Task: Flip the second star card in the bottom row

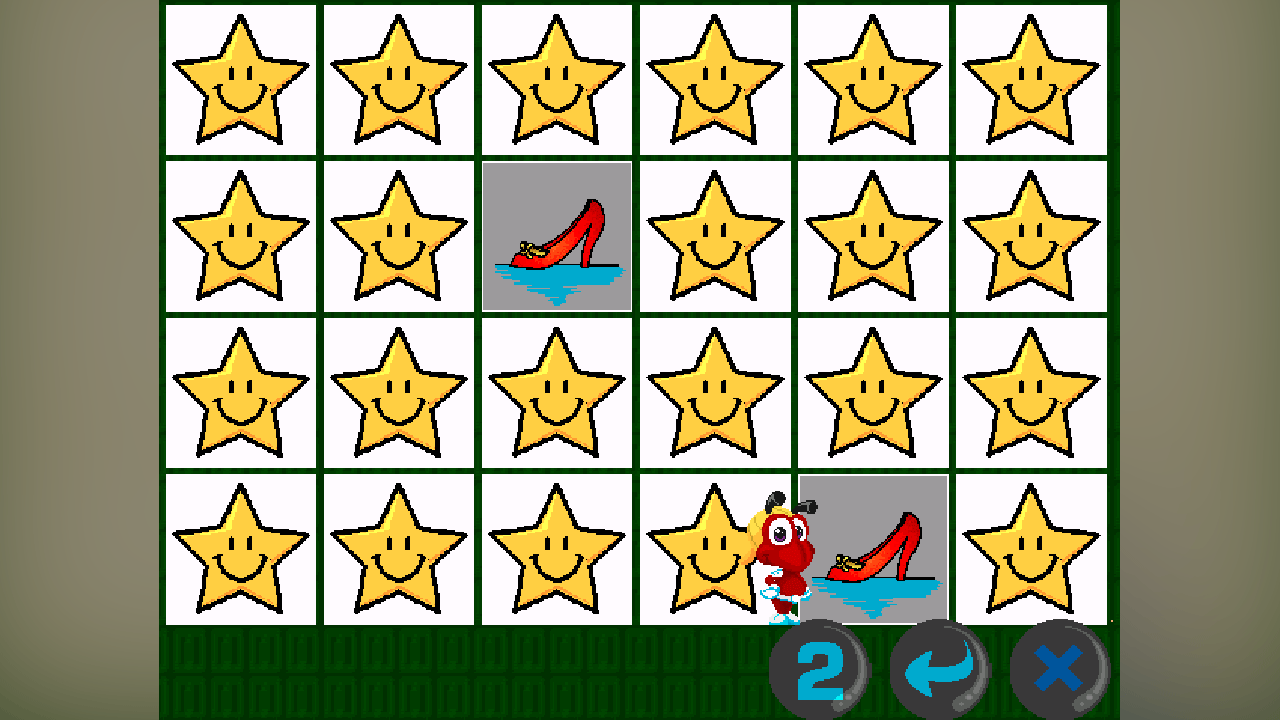Action: 398,552
